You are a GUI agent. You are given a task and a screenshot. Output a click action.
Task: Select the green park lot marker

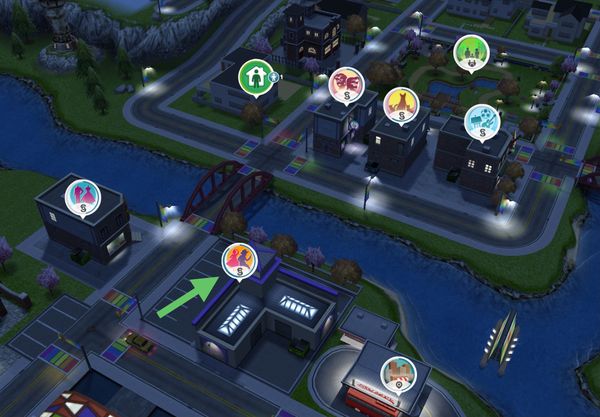(x=470, y=52)
